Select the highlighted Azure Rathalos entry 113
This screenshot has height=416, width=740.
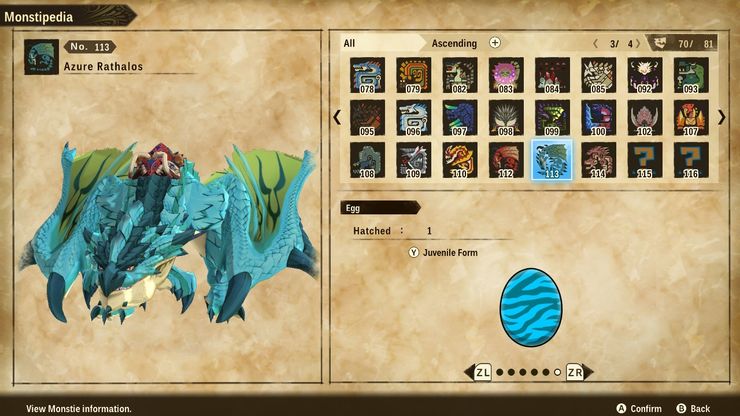(552, 160)
